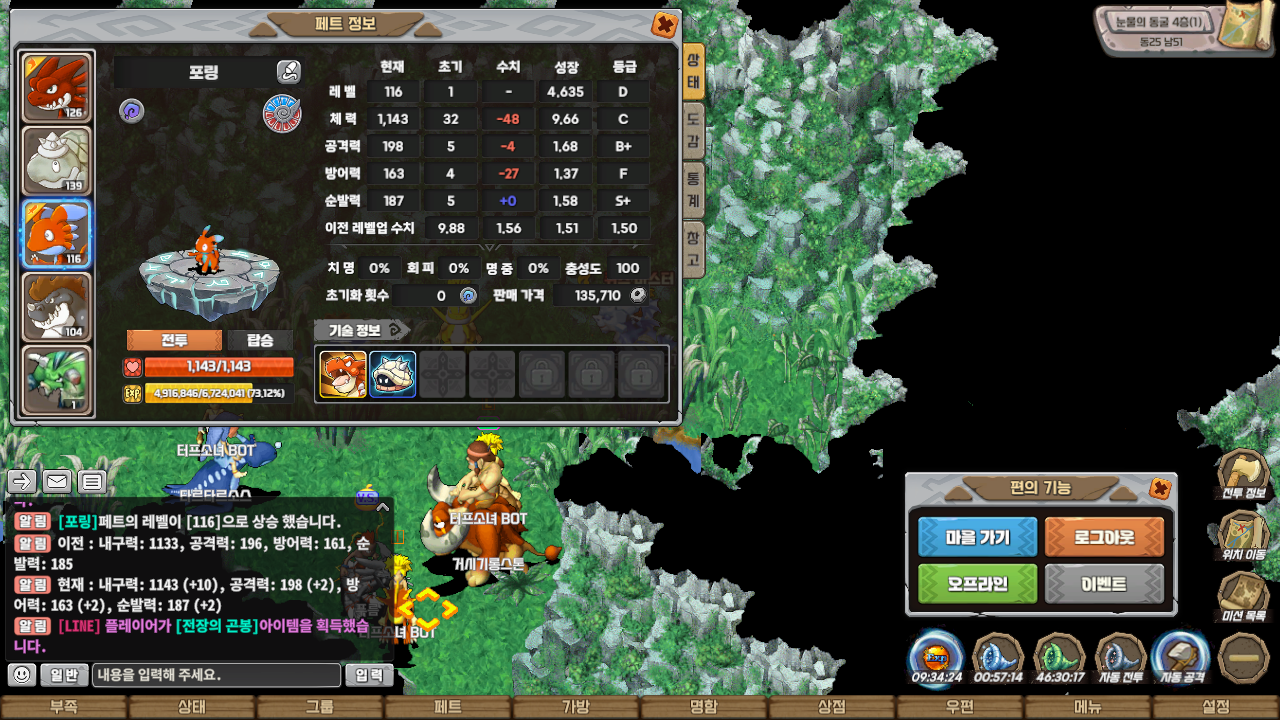1280x720 pixels.
Task: Click the 마을 가기 button
Action: point(977,537)
